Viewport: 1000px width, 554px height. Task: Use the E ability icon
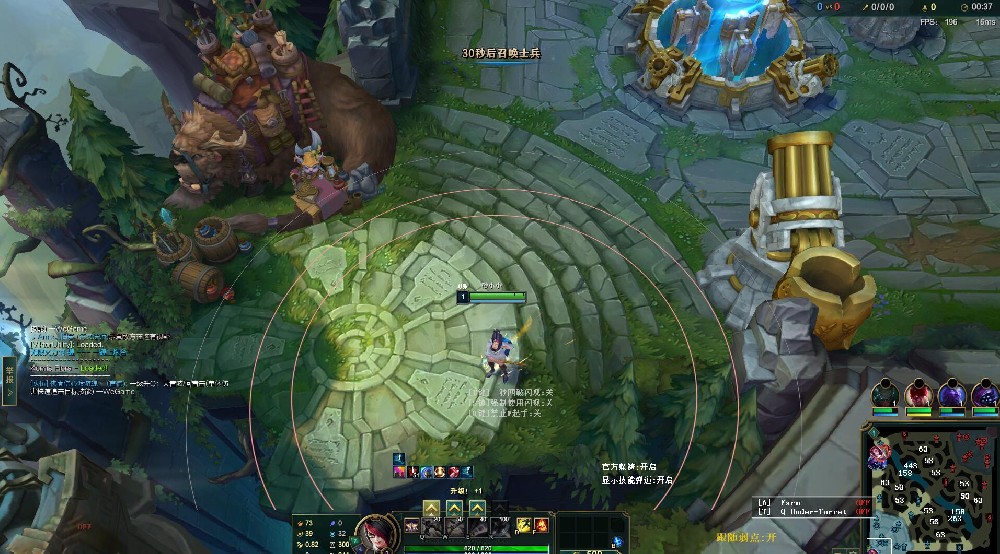click(x=478, y=525)
